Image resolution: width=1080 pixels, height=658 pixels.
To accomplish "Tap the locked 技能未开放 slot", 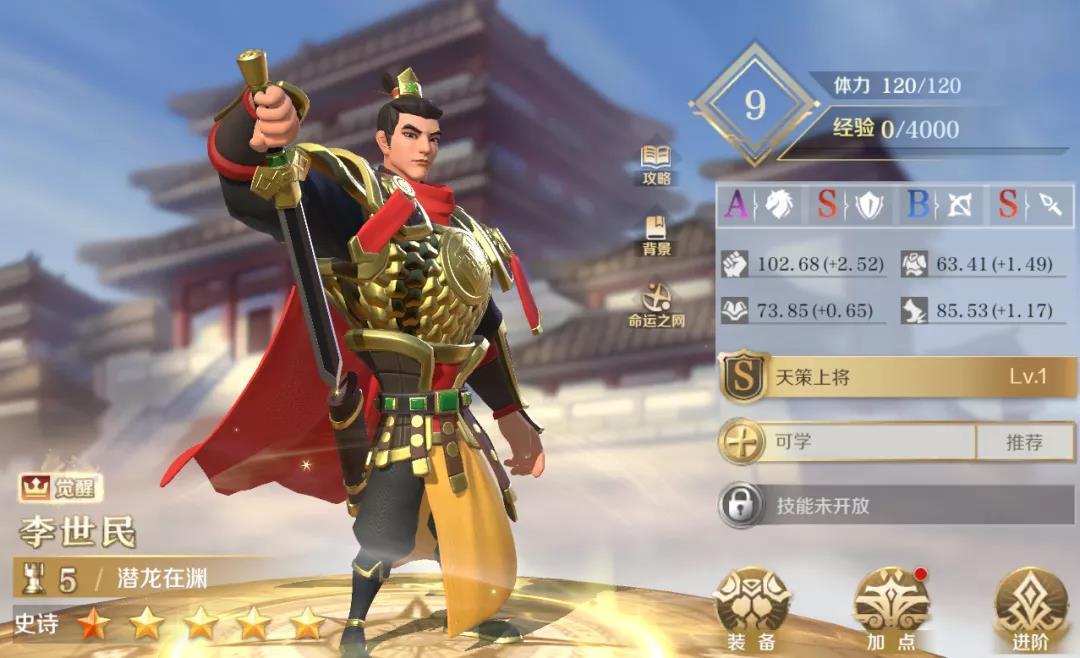I will (x=896, y=506).
